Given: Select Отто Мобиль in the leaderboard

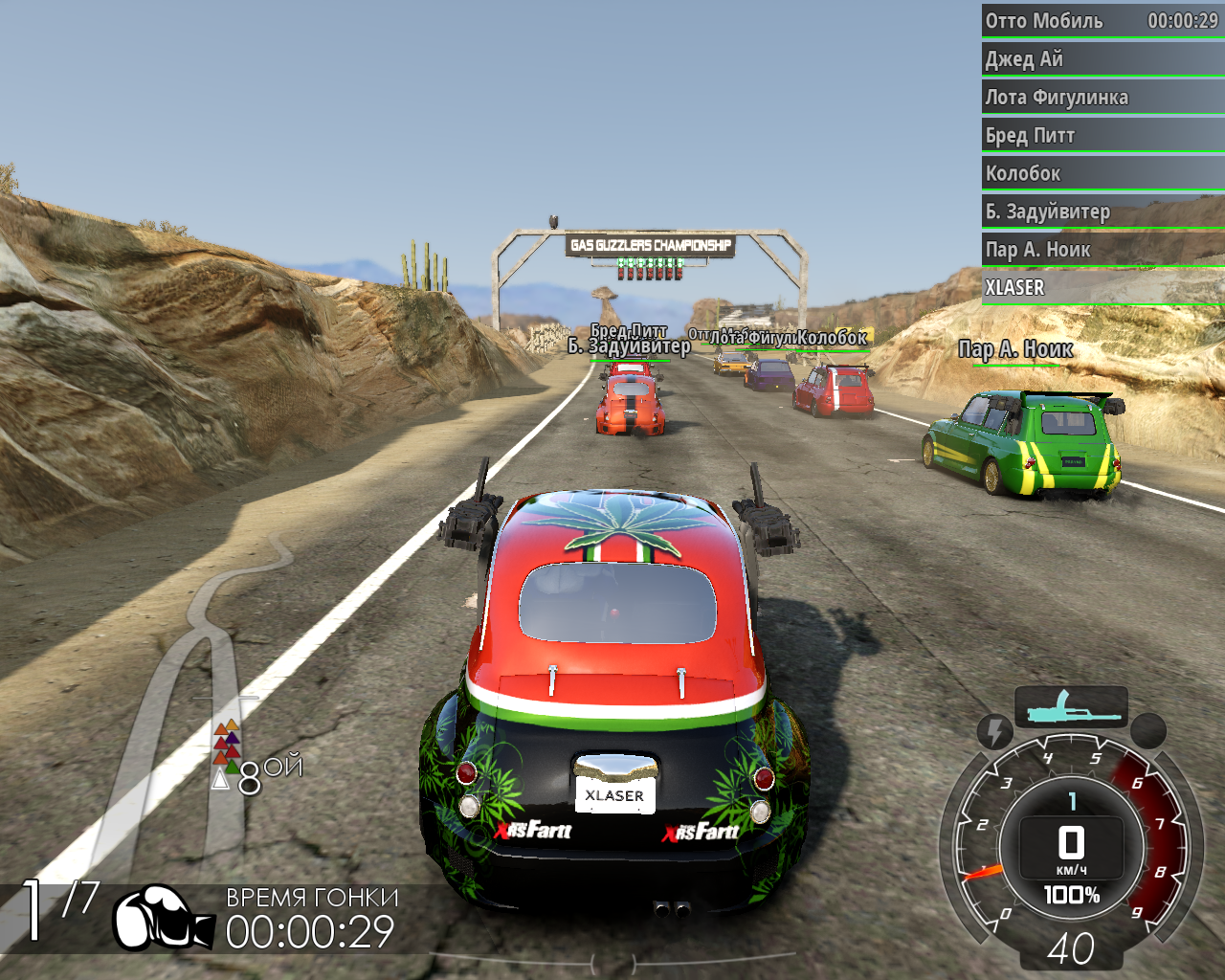Looking at the screenshot, I should 1102,21.
